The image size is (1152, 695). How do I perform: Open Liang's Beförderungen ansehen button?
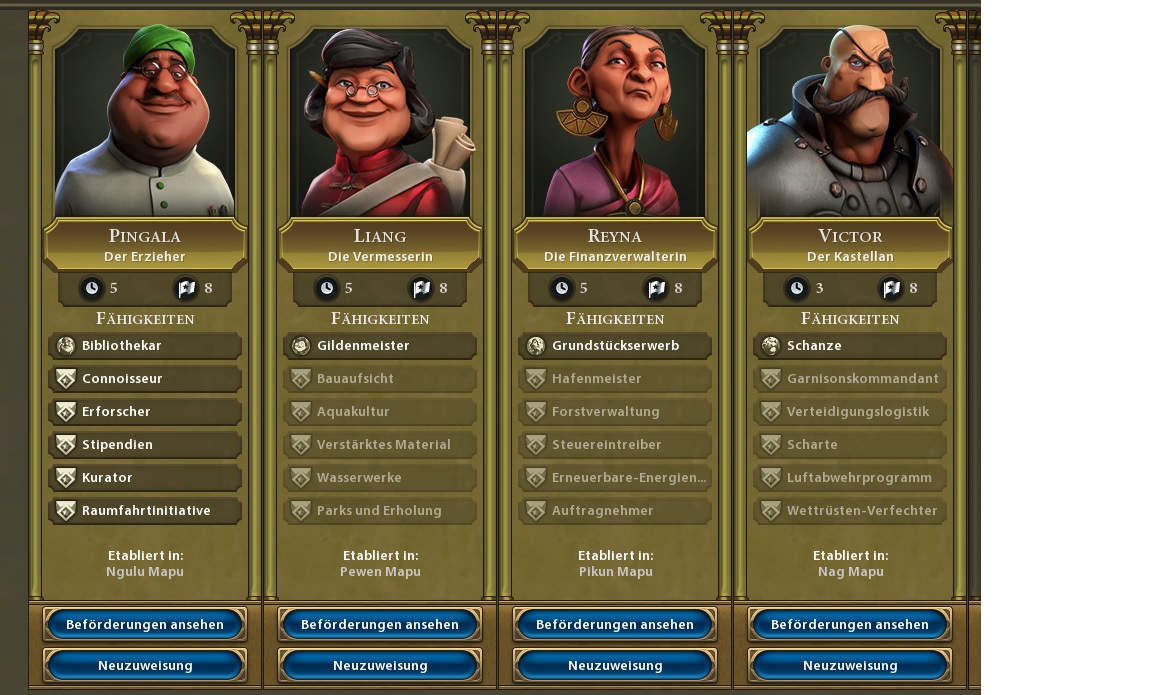(380, 624)
